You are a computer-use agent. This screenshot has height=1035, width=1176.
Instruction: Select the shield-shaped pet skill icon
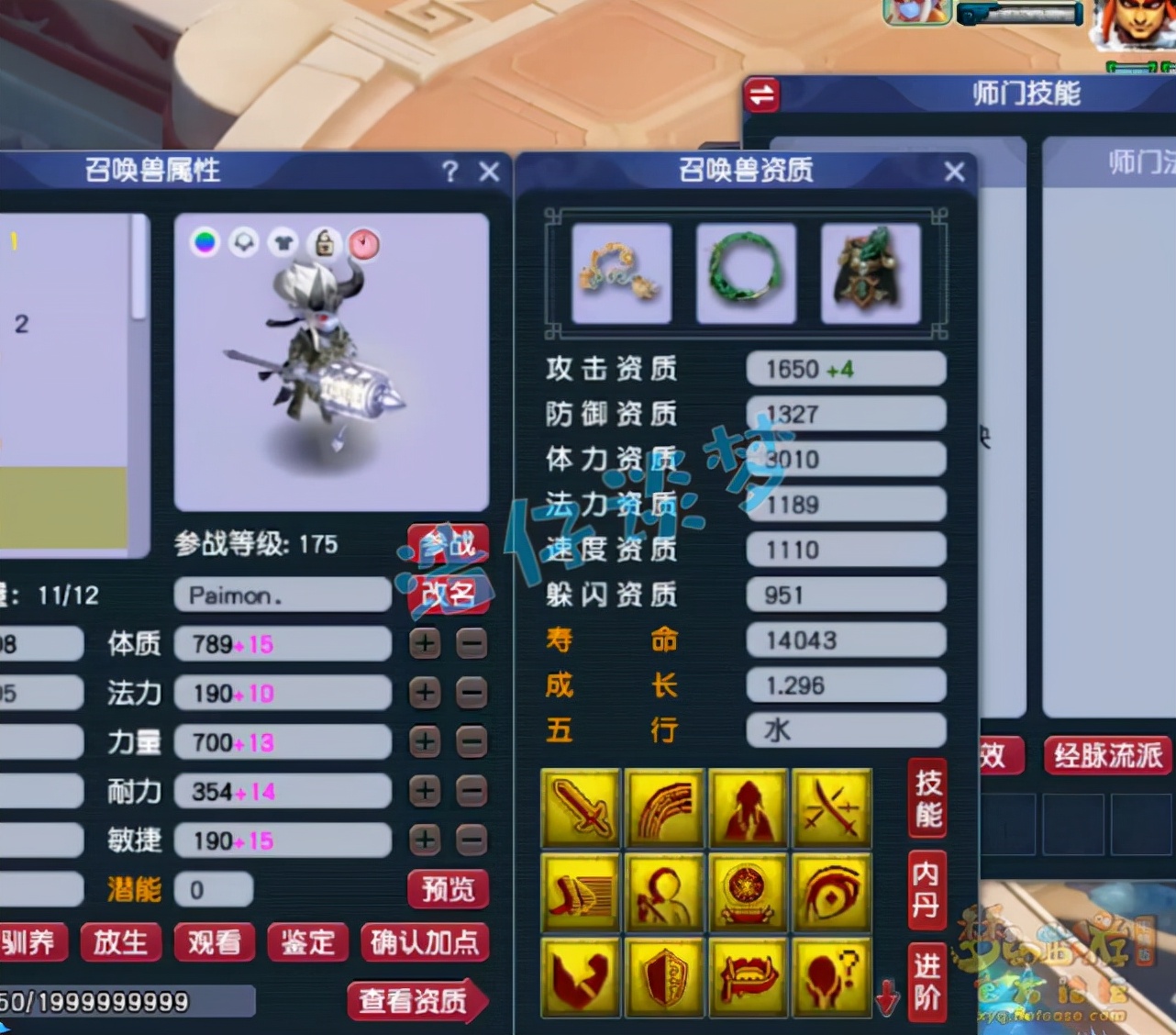tap(664, 977)
